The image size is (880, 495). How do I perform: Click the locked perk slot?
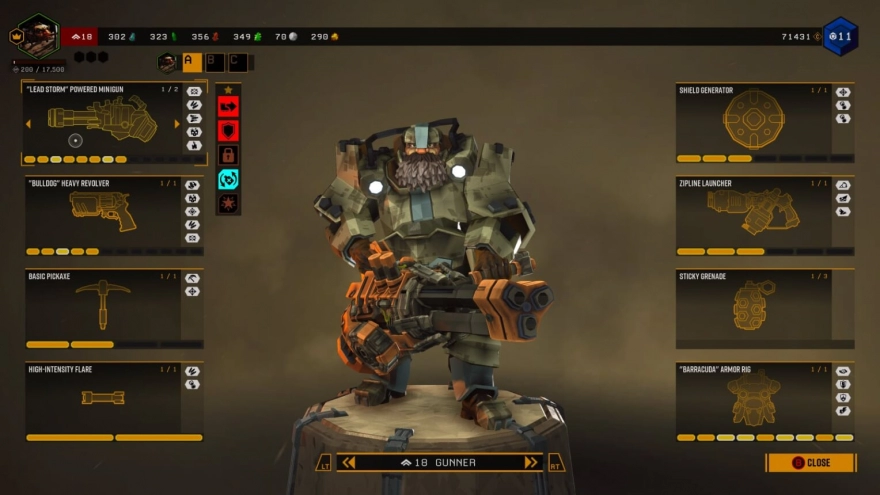tap(228, 155)
